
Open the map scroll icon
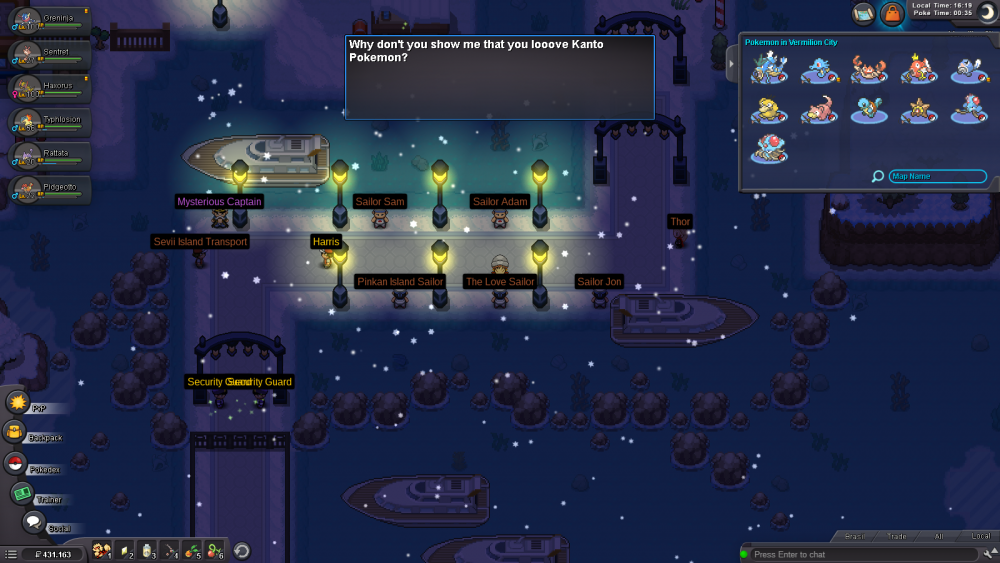tap(863, 13)
